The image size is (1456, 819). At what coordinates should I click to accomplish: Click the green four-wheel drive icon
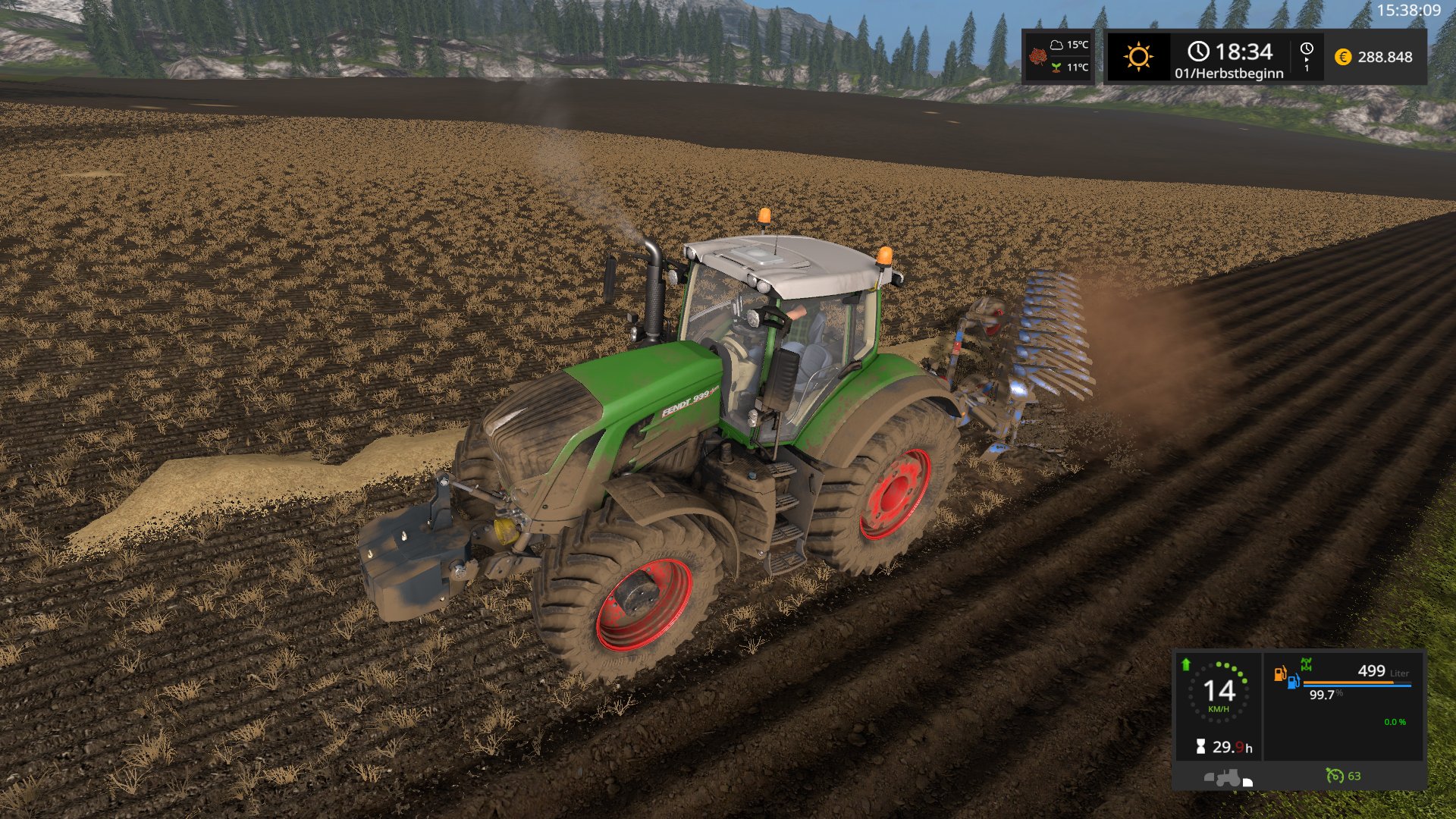pos(1306,664)
